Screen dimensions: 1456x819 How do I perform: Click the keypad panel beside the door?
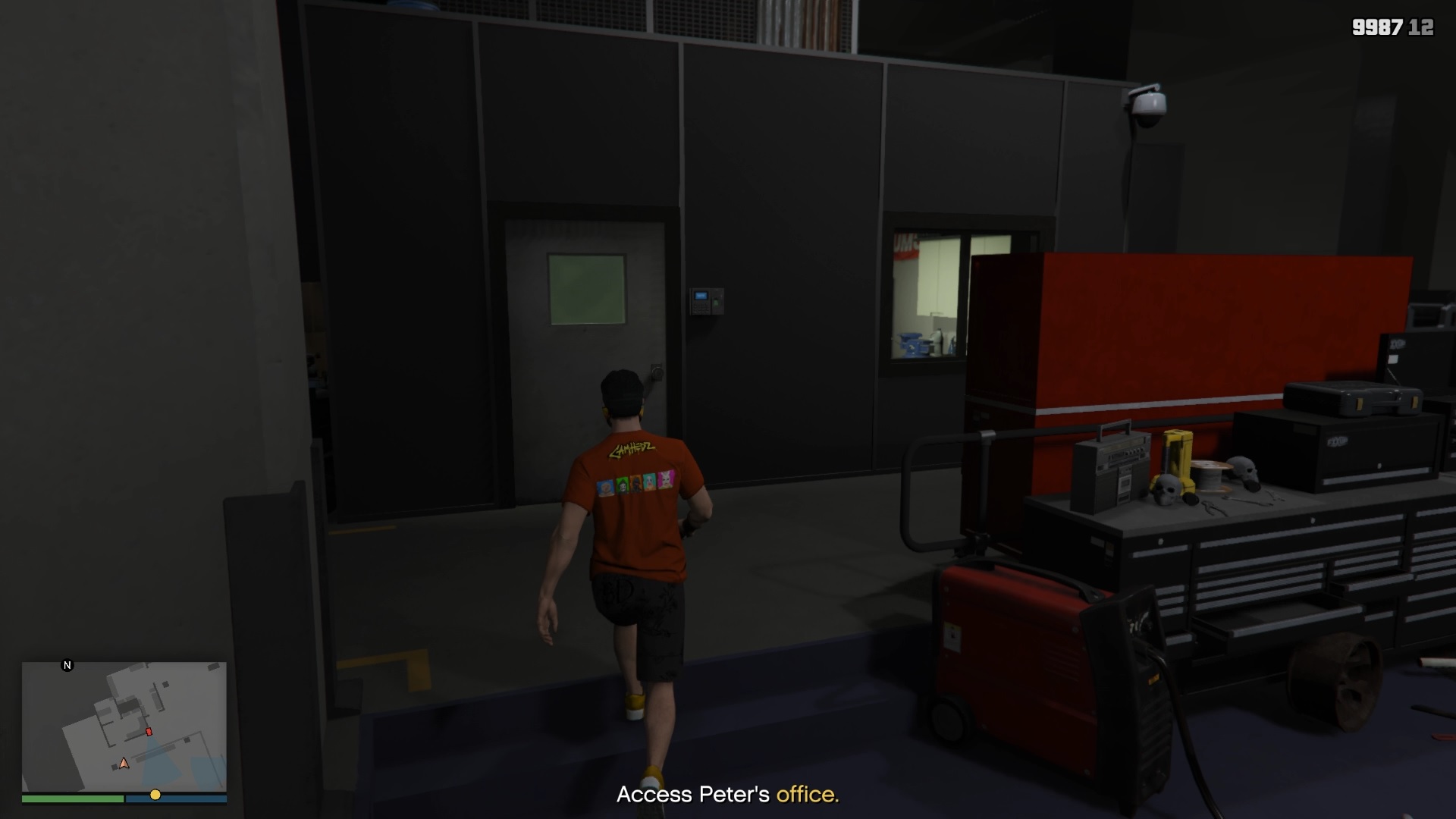(x=706, y=299)
